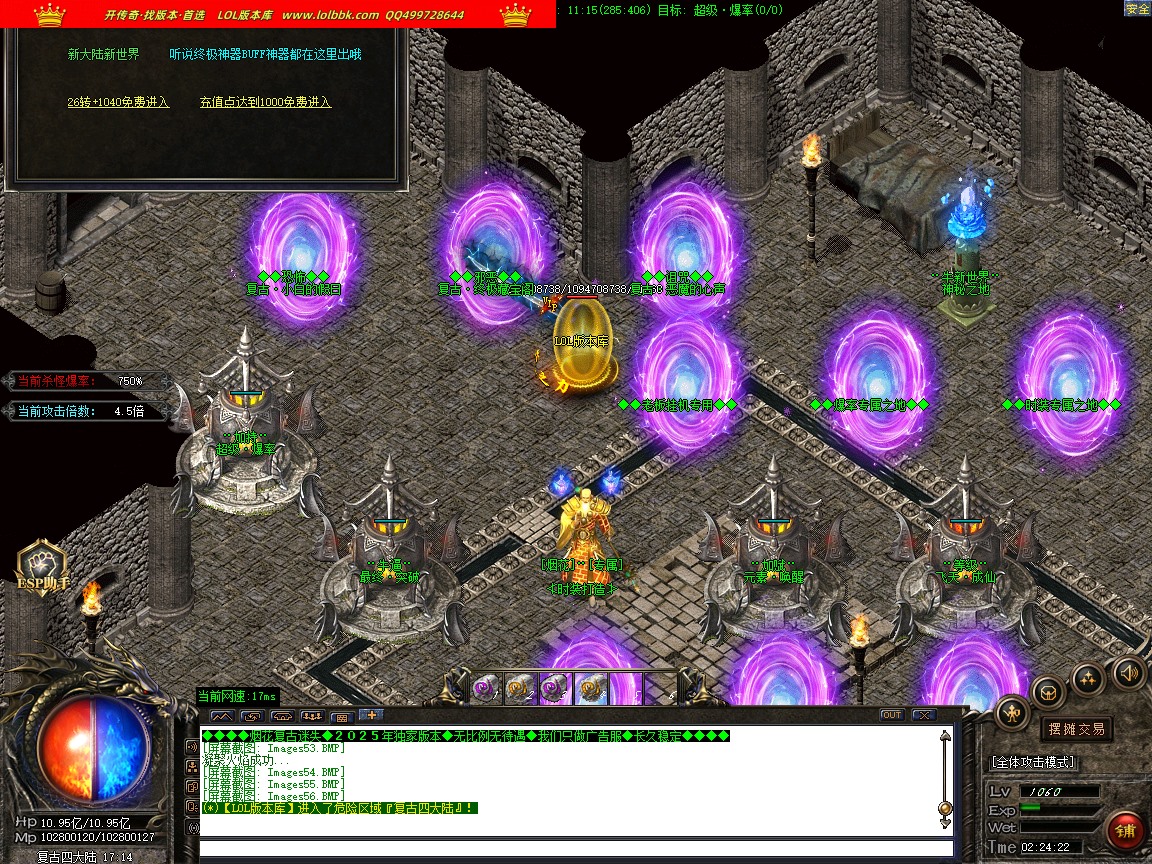Toggle the 全体攻击模式 attack mode label
The width and height of the screenshot is (1152, 864).
[1034, 762]
